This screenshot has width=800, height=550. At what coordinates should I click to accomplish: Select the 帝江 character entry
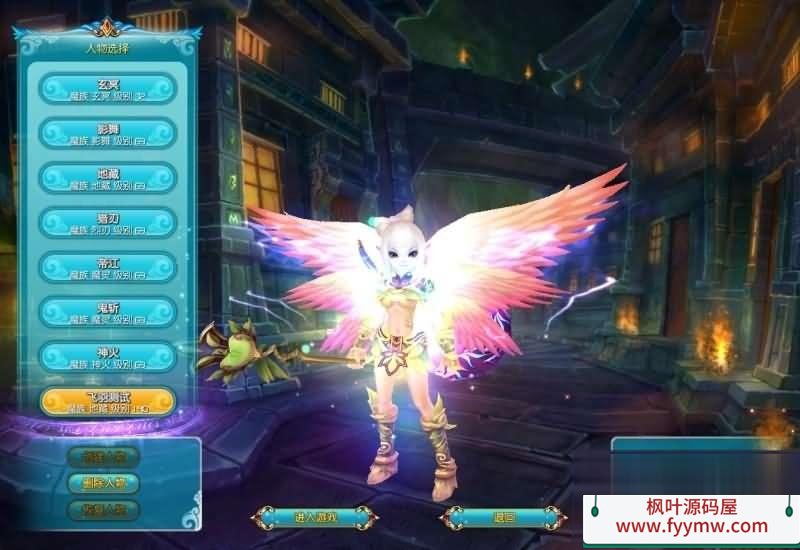point(108,267)
